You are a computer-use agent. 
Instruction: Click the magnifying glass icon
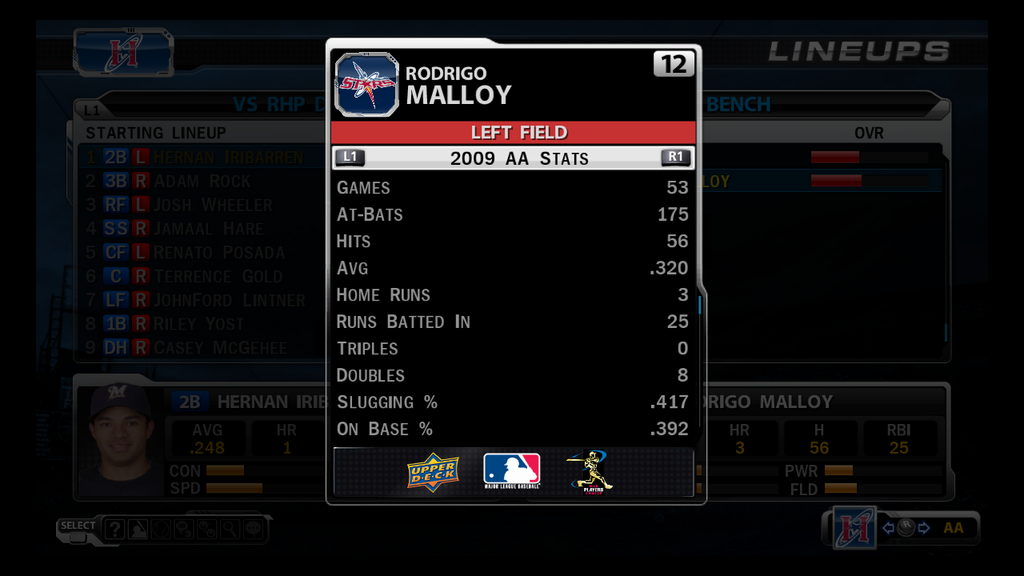click(x=230, y=530)
